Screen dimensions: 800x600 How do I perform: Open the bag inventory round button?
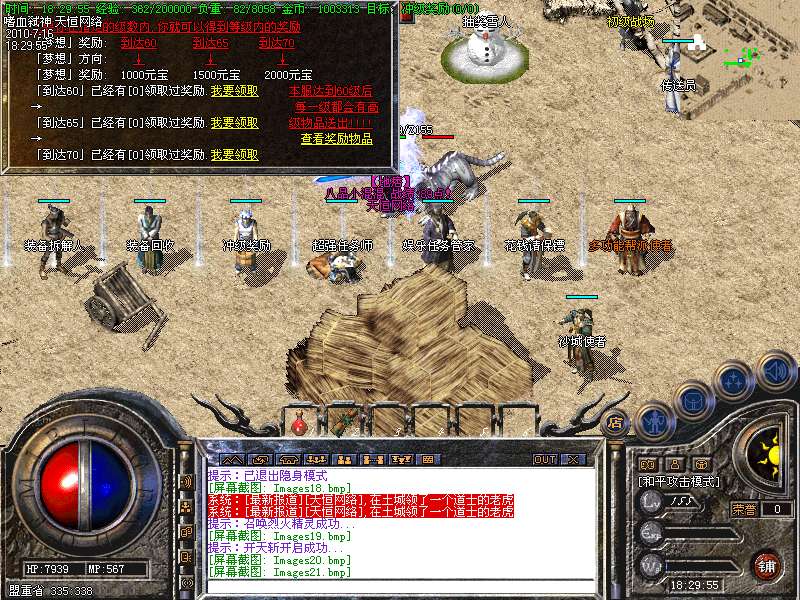coord(693,401)
